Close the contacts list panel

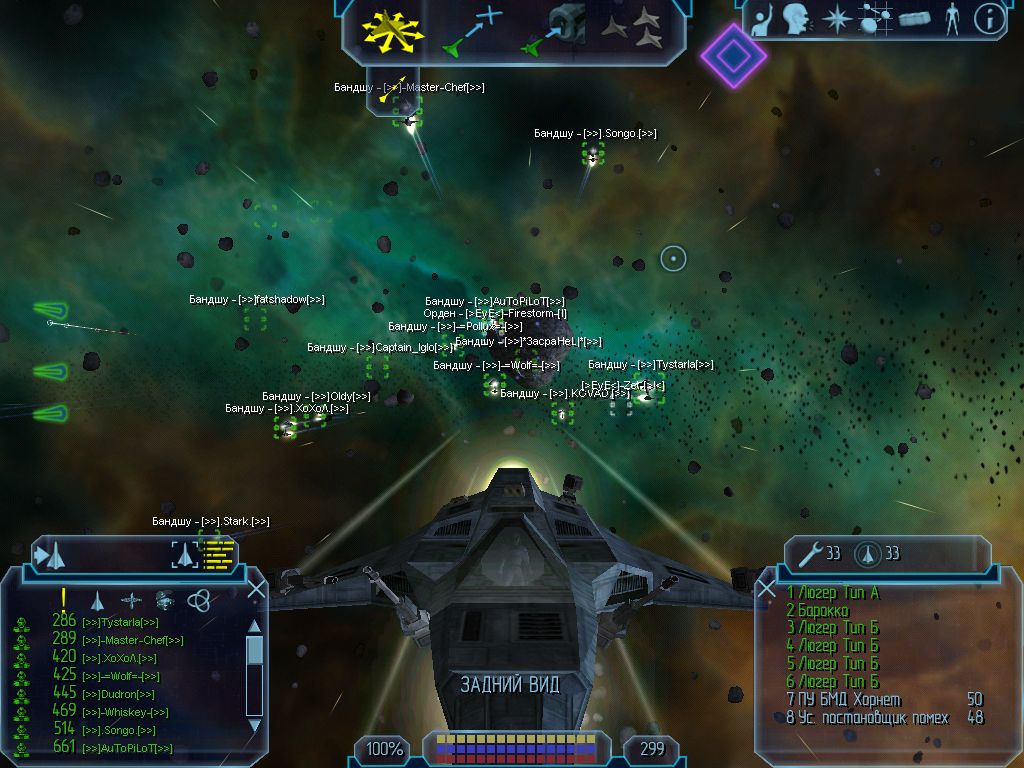[x=256, y=590]
